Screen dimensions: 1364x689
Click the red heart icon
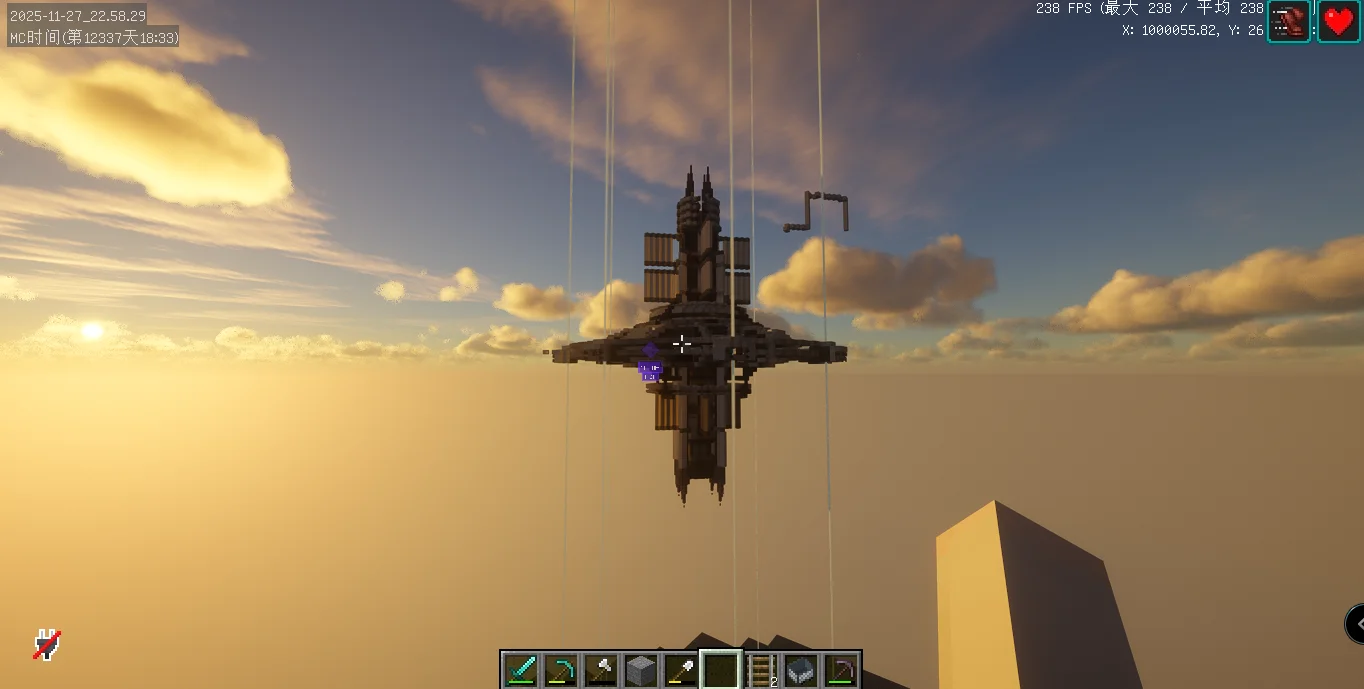pyautogui.click(x=1338, y=21)
